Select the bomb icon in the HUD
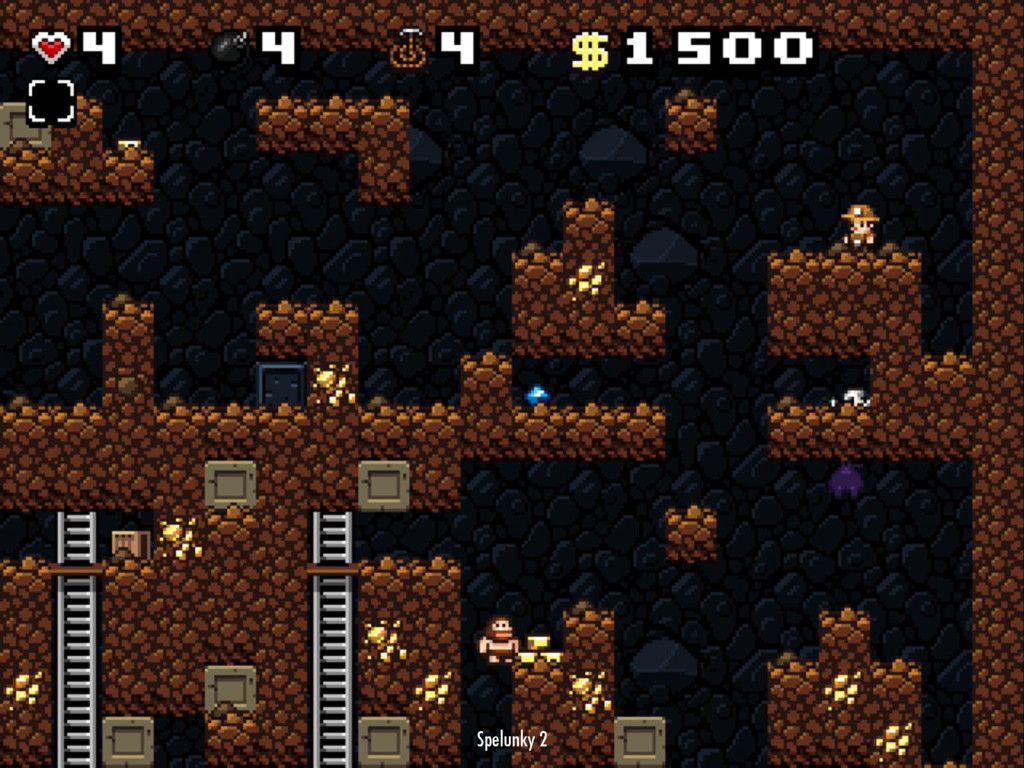Screen dimensions: 1024x768 click(231, 47)
